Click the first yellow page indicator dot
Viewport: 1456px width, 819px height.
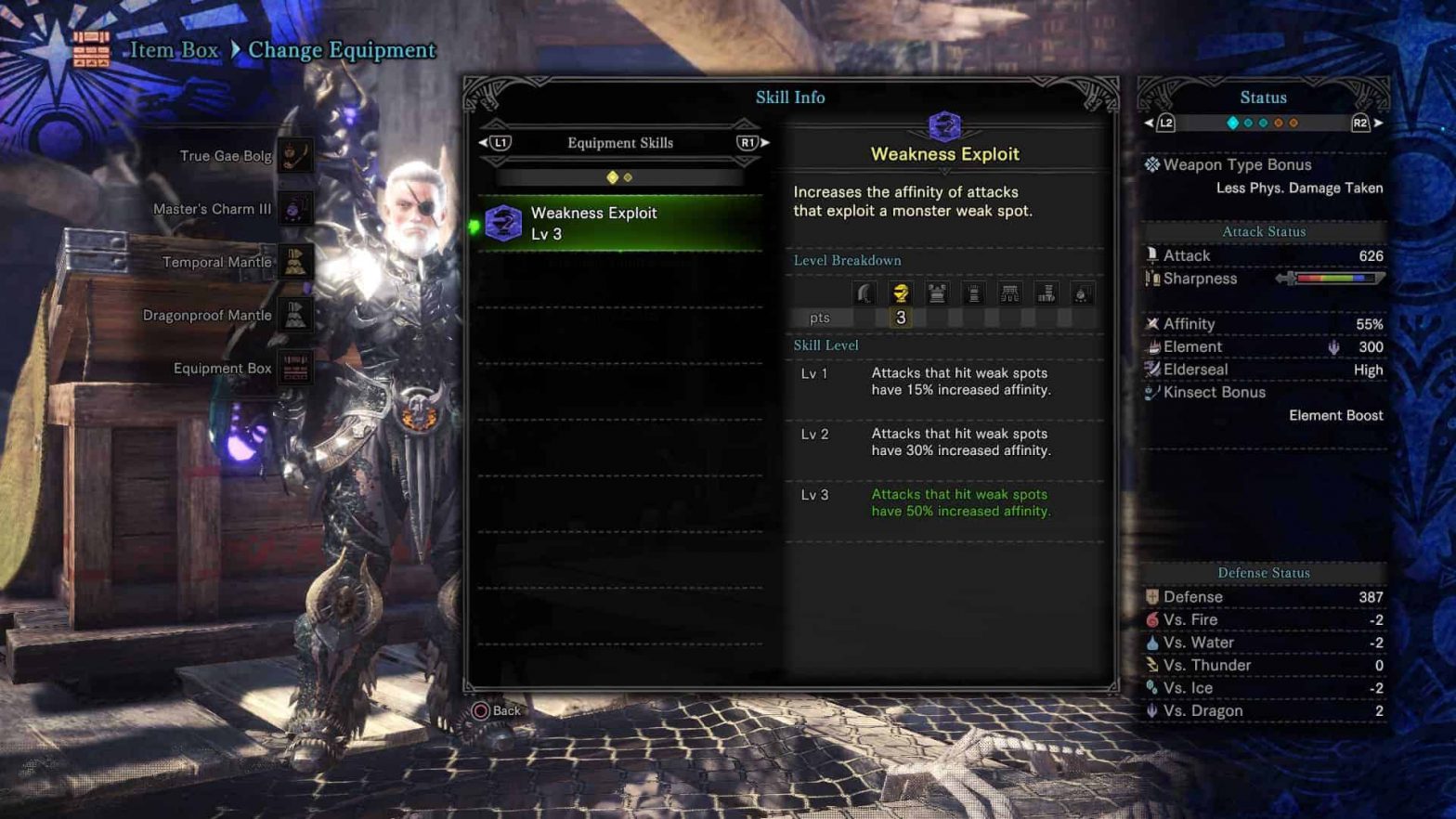click(x=612, y=175)
